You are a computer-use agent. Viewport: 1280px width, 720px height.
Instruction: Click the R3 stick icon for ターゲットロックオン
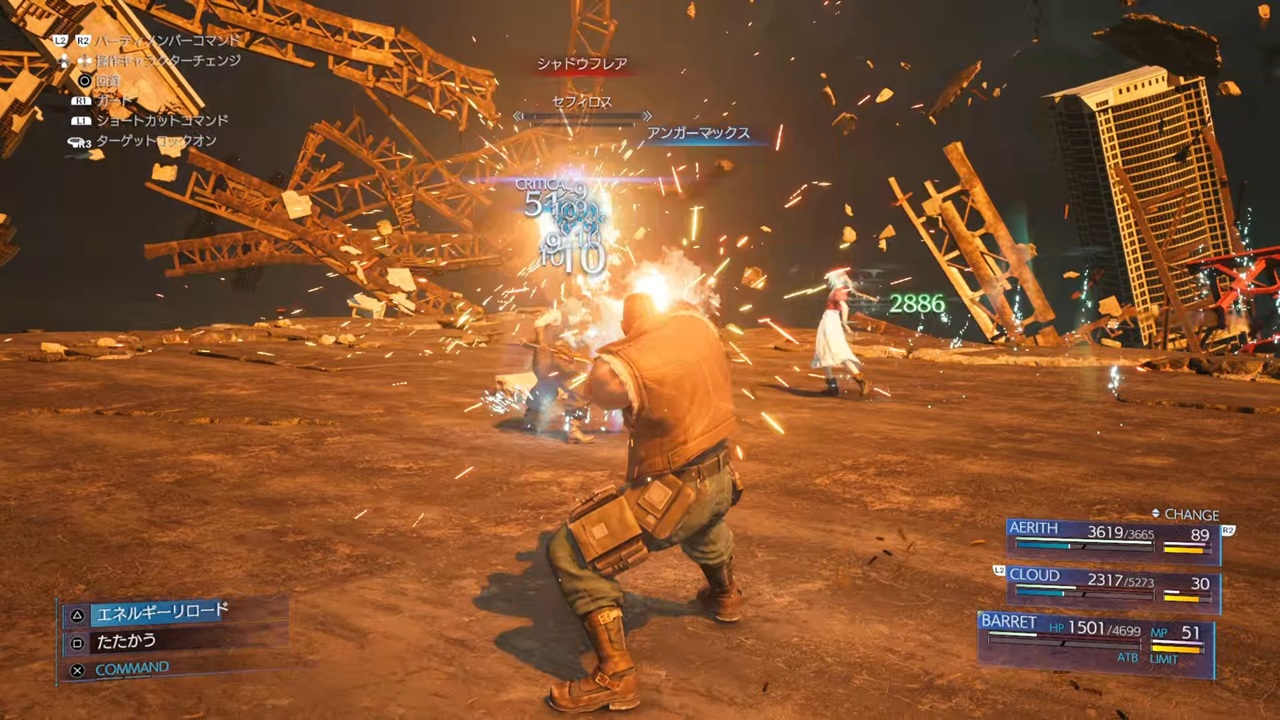click(x=80, y=141)
